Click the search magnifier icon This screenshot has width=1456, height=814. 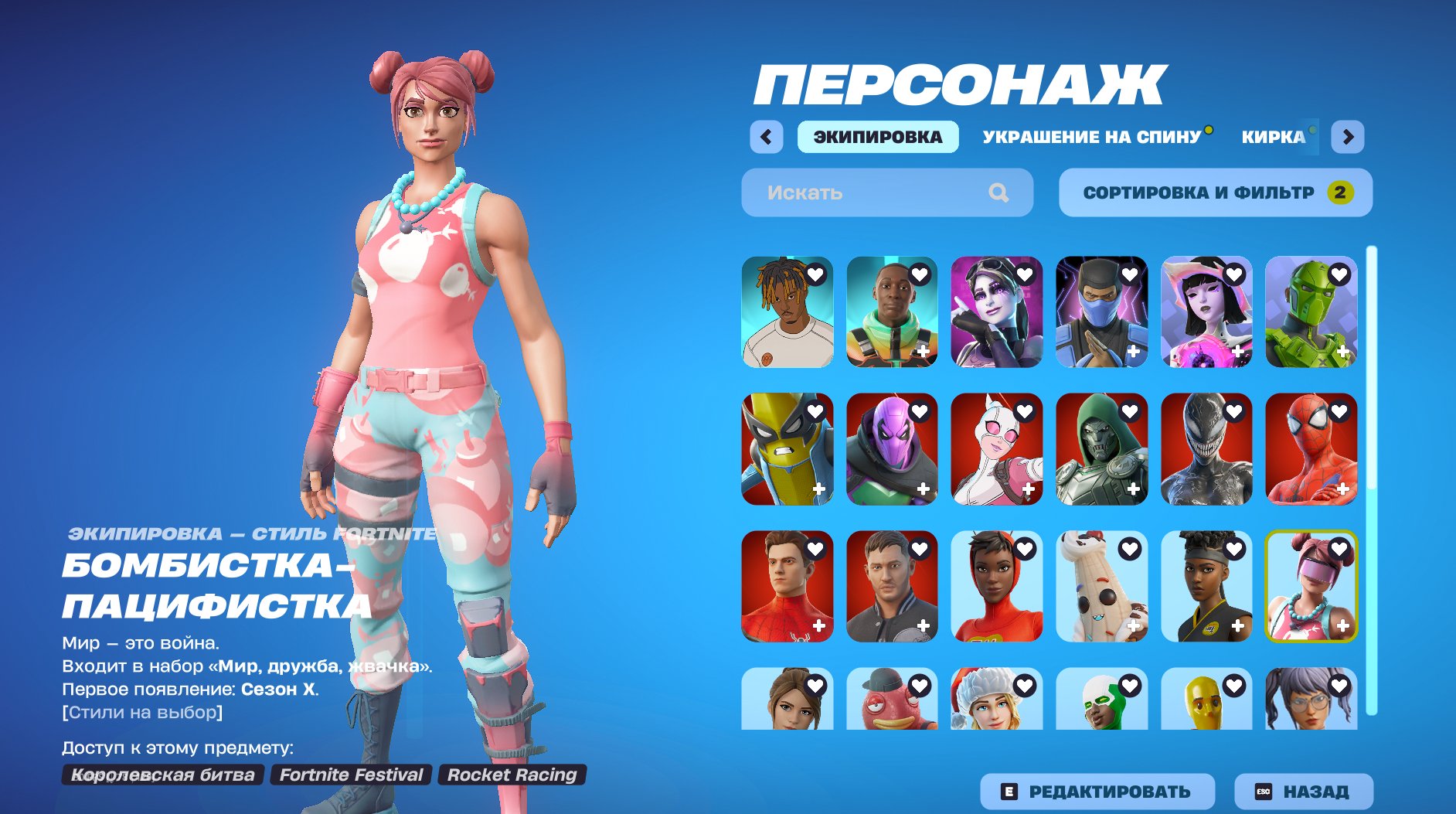1001,192
